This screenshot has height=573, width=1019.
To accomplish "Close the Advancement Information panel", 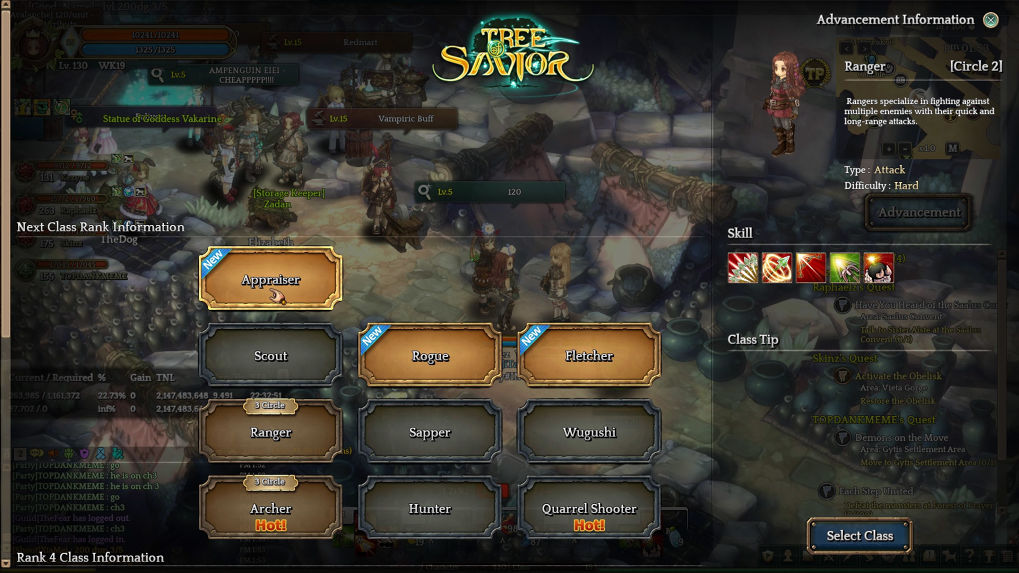I will (990, 20).
